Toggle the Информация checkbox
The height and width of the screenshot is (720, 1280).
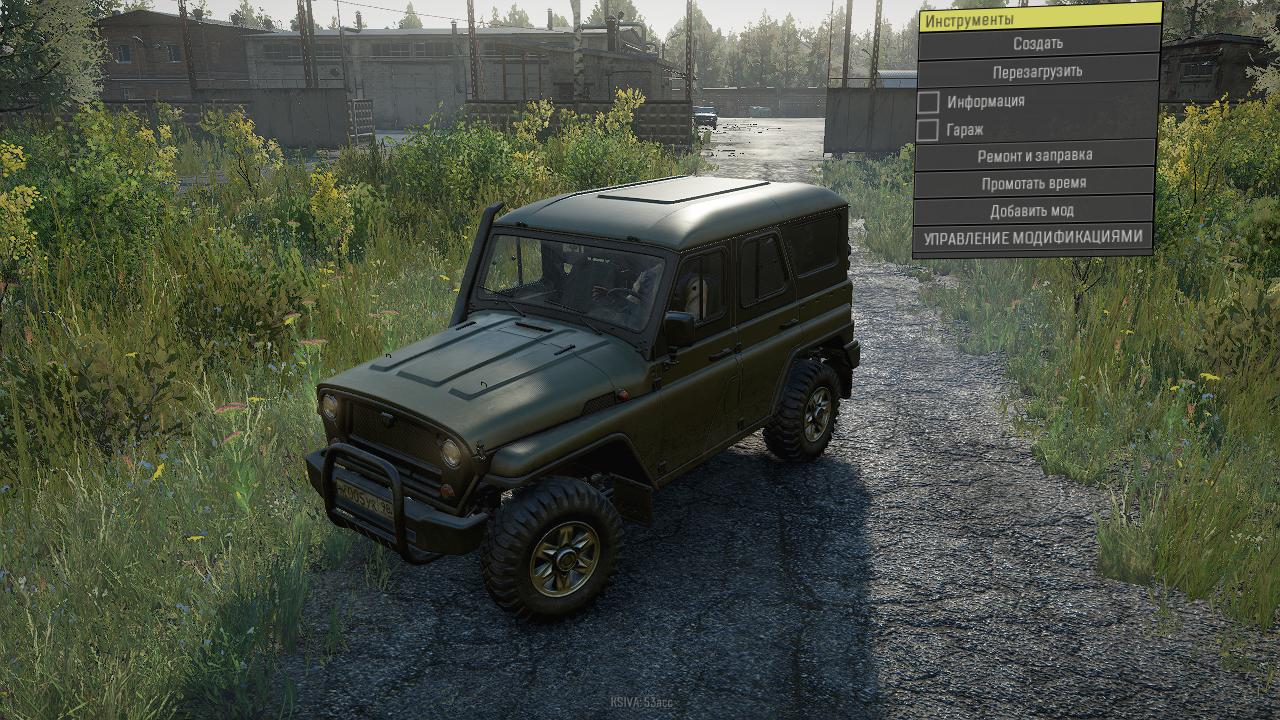pyautogui.click(x=929, y=102)
